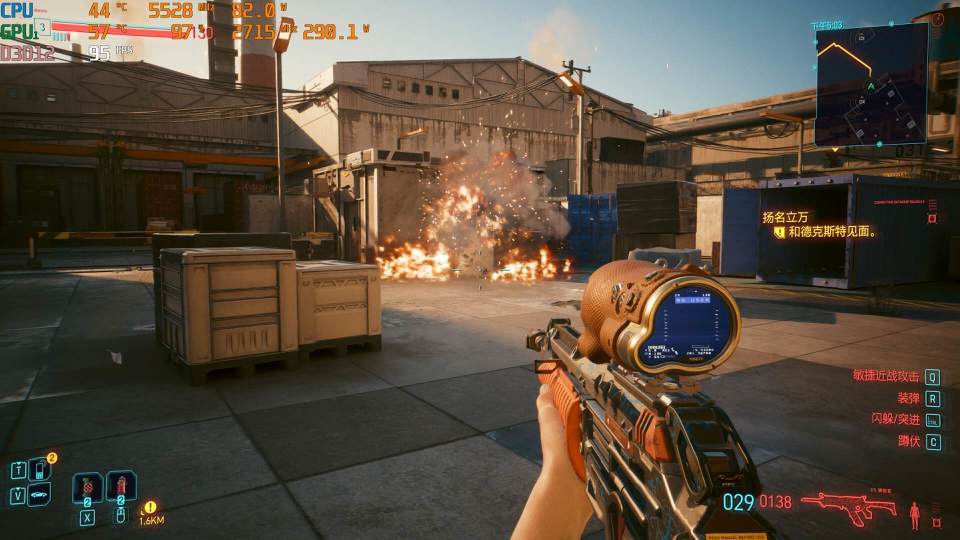Screen dimensions: 960x540
Task: Select the red grenade slot
Action: [87, 488]
